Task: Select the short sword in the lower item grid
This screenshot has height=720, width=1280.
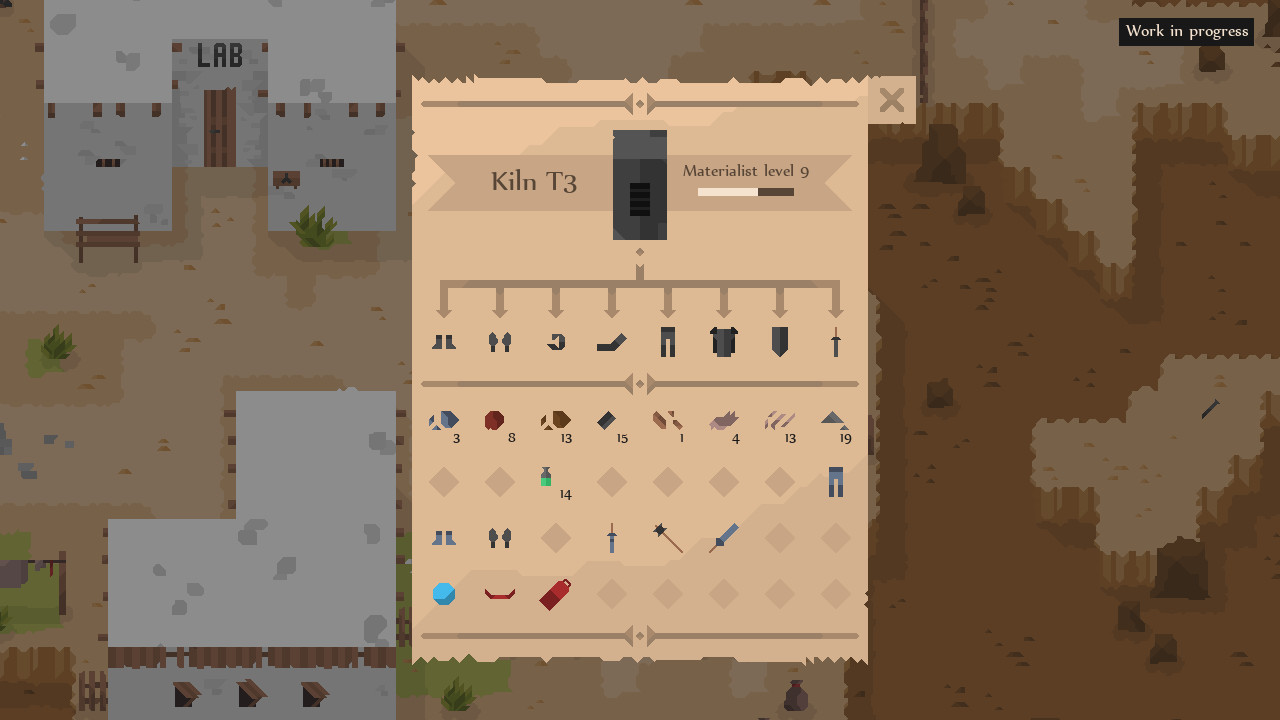Action: (x=612, y=537)
